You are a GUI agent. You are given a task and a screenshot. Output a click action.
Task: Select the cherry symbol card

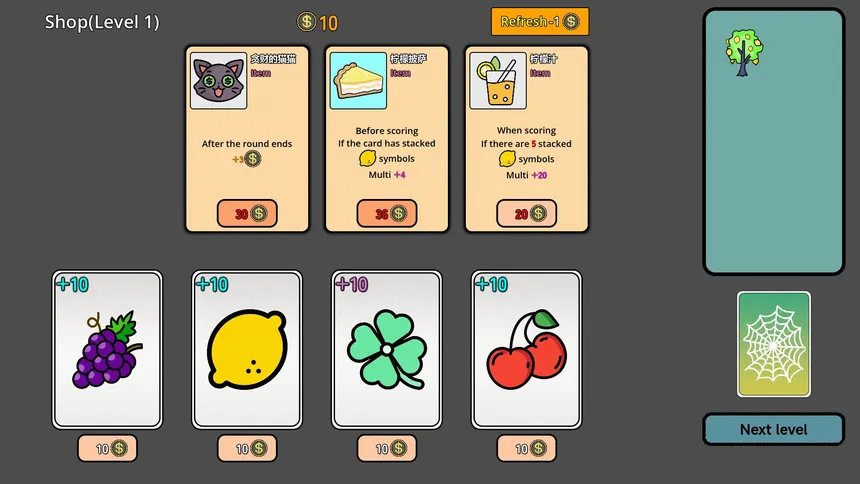coord(527,349)
